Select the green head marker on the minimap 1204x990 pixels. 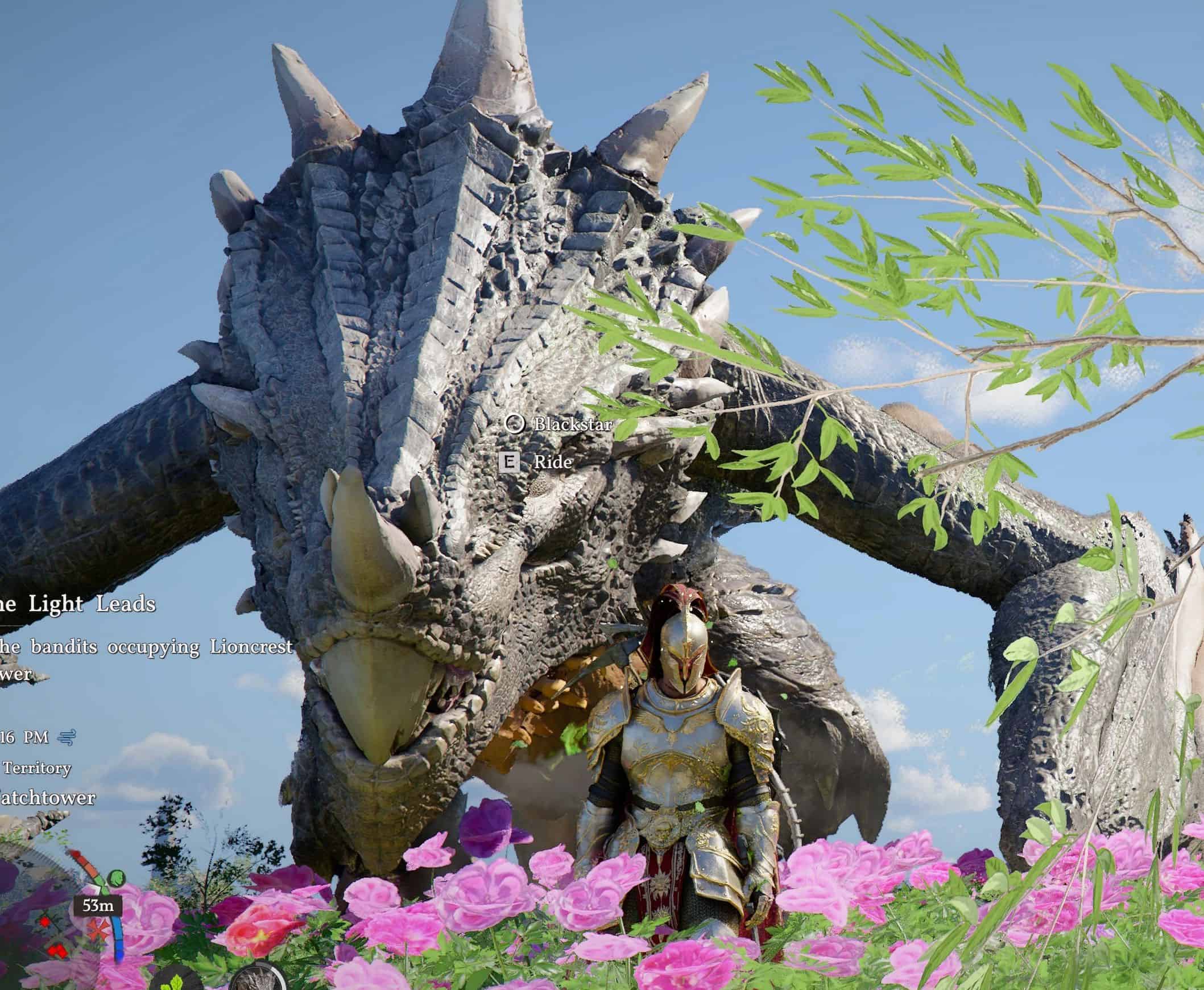(115, 877)
